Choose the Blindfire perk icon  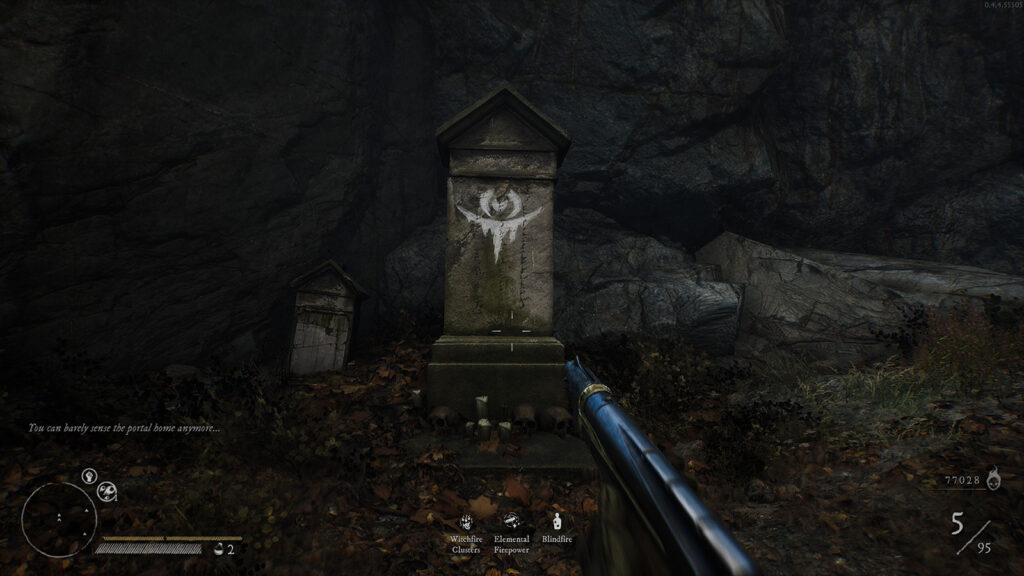557,521
